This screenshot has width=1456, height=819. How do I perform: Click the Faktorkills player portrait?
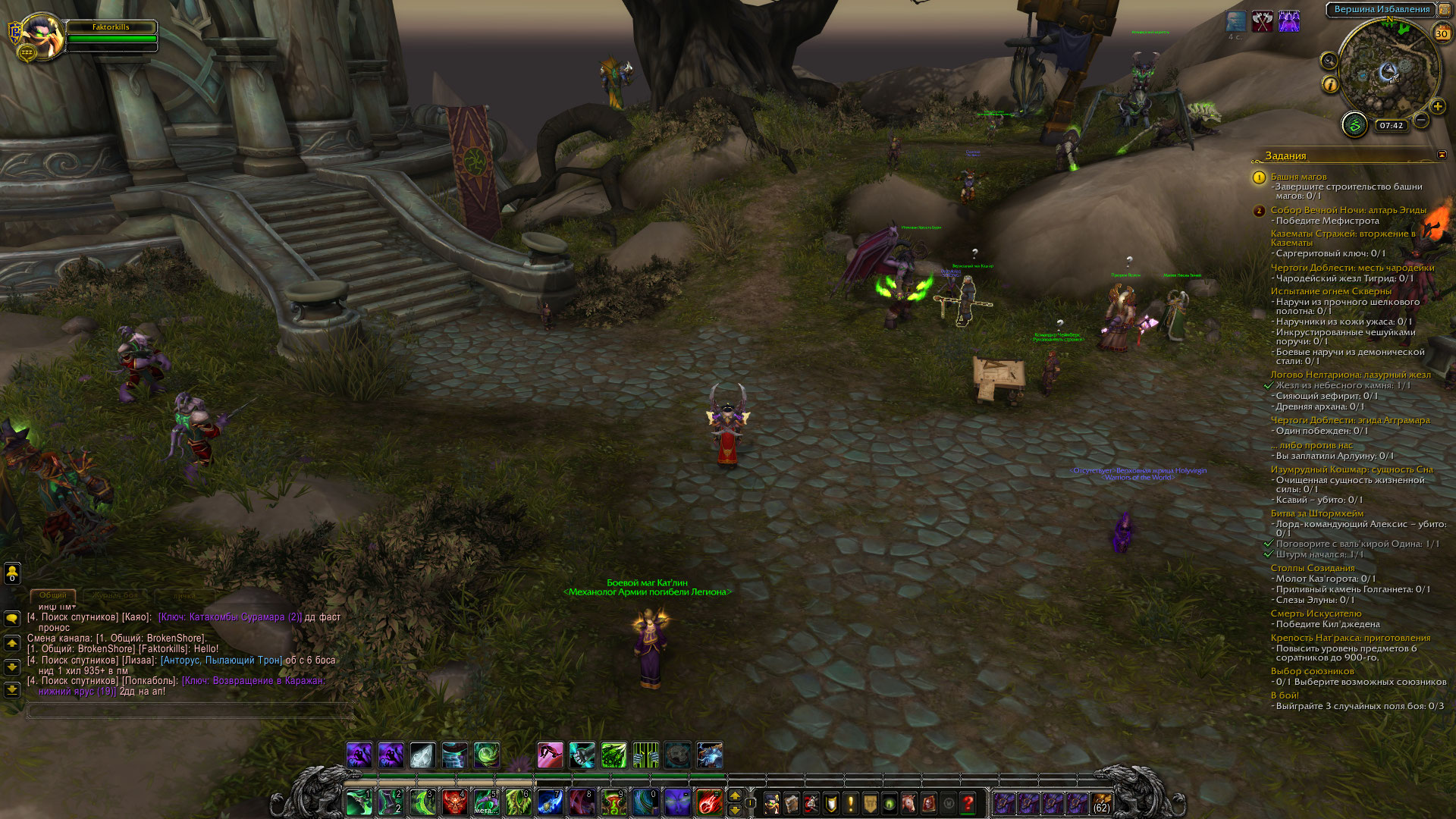tap(44, 36)
